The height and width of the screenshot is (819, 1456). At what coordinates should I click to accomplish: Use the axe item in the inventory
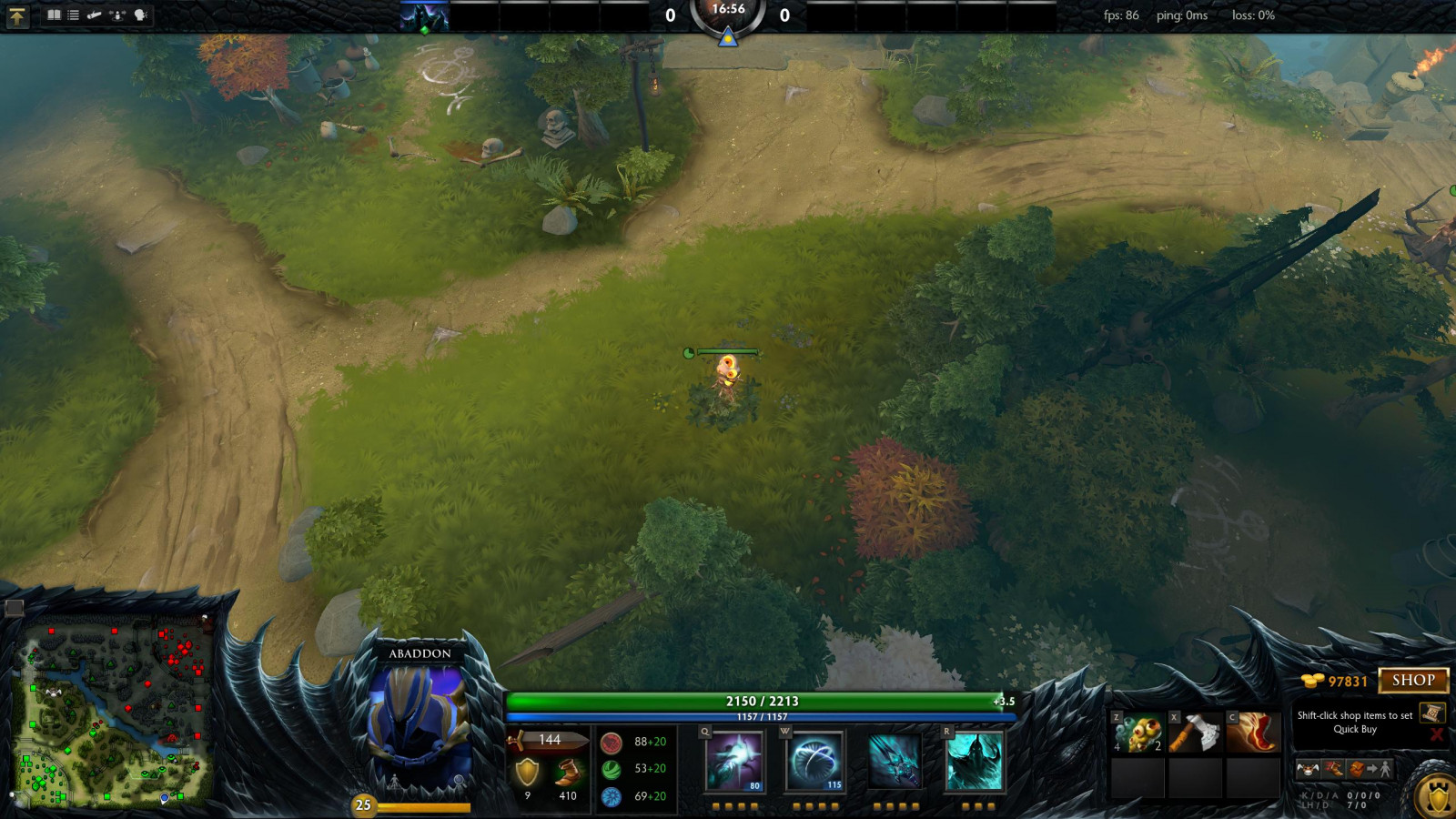[1195, 733]
